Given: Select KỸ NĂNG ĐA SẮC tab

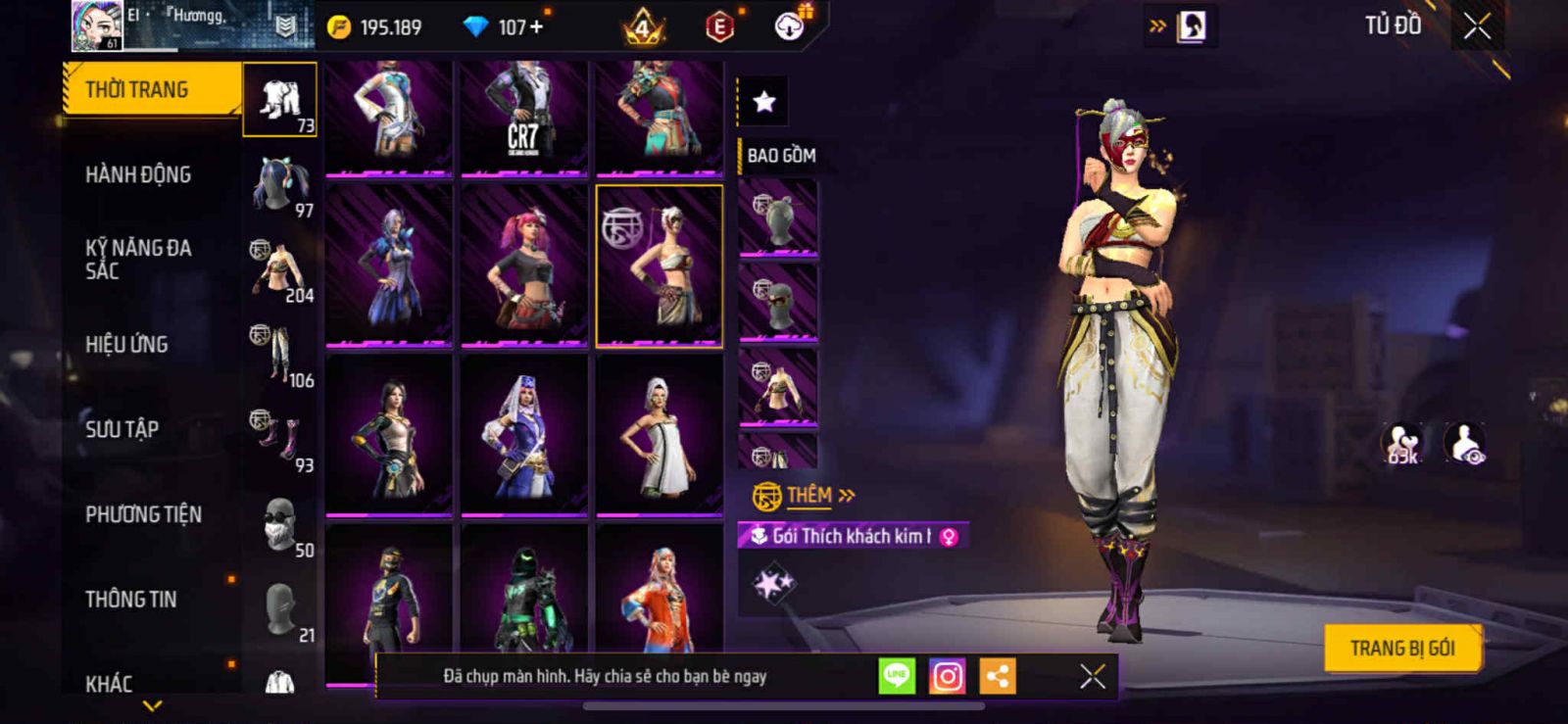Looking at the screenshot, I should pos(138,259).
